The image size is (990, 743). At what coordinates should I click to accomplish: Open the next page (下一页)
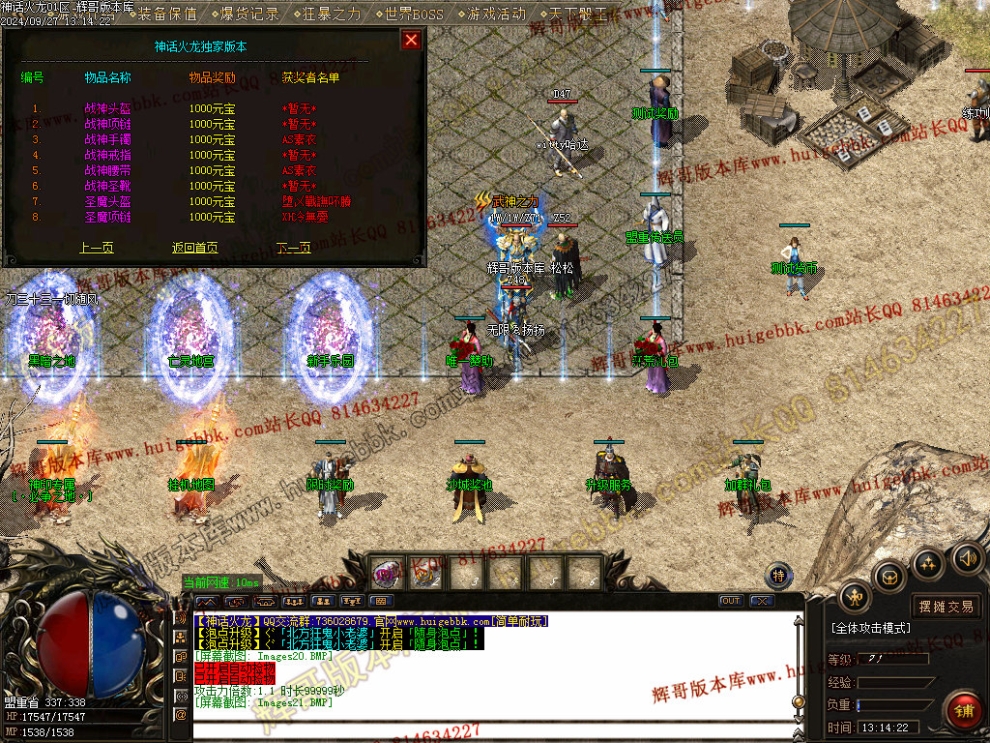(294, 248)
